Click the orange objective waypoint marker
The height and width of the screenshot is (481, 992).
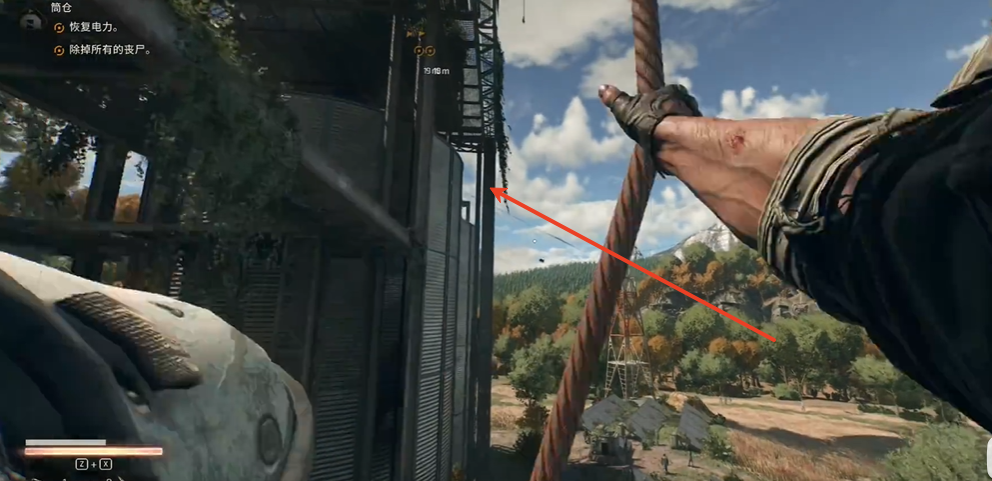pyautogui.click(x=424, y=51)
